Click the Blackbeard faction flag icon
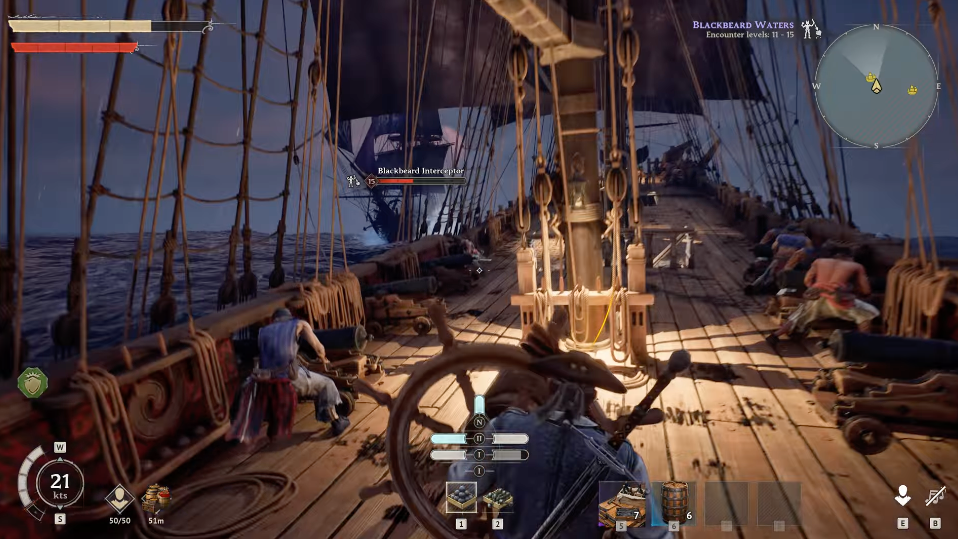 point(810,28)
